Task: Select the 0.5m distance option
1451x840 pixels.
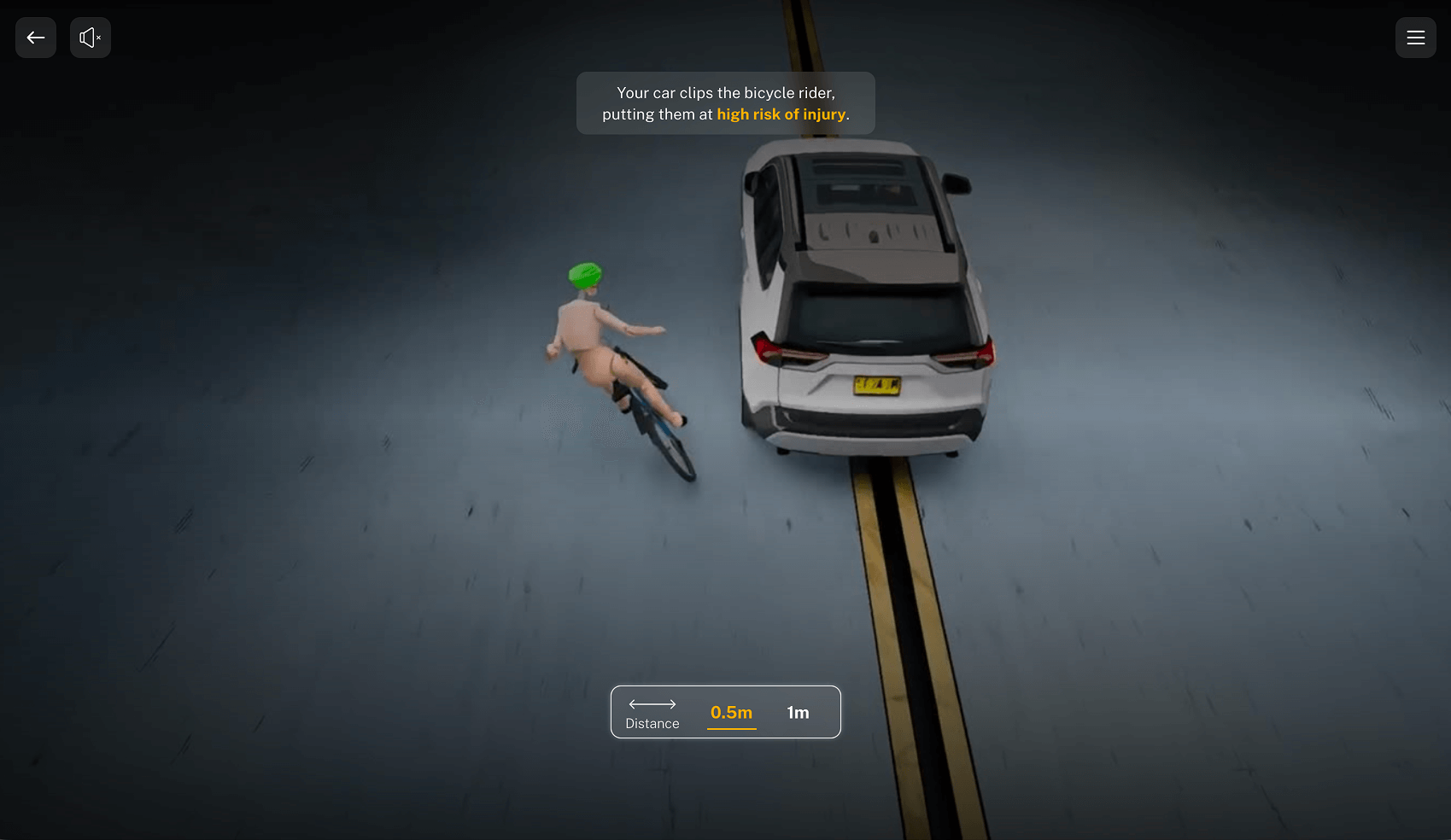Action: click(731, 713)
